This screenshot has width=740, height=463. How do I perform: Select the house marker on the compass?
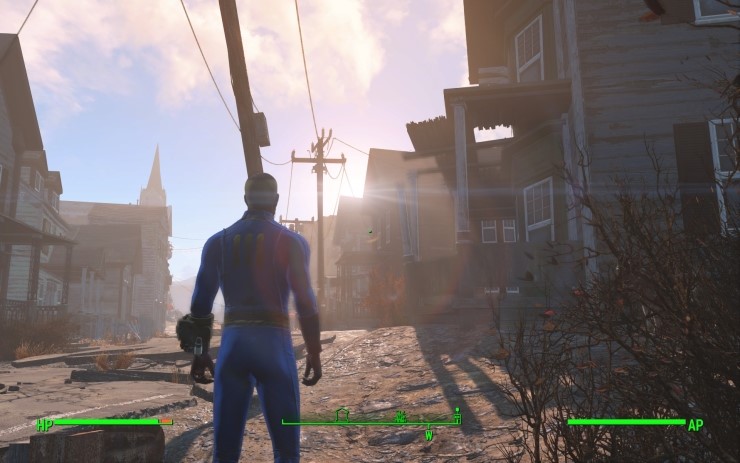[x=342, y=413]
